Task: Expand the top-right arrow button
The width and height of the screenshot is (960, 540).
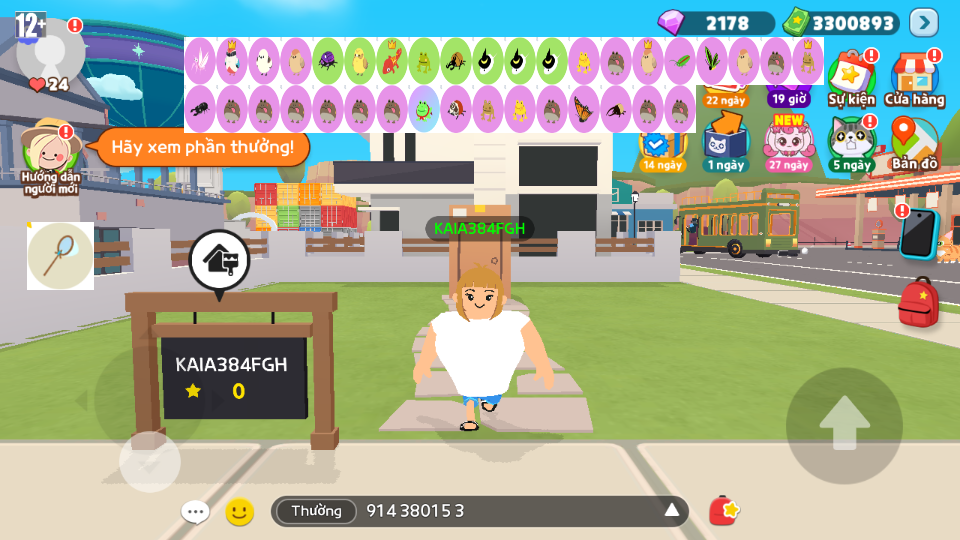Action: pyautogui.click(x=924, y=22)
